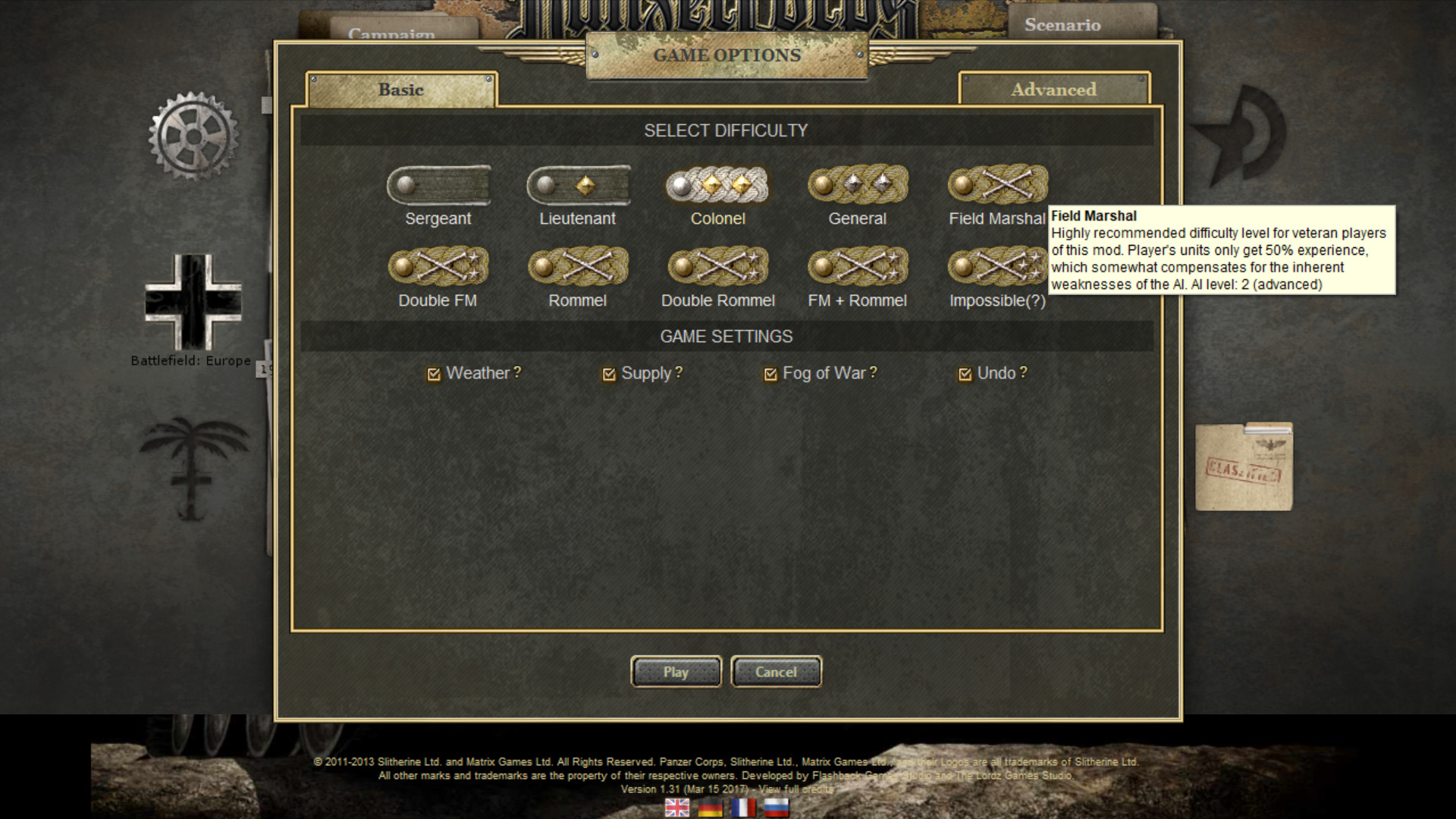Pick the Colonel difficulty
The height and width of the screenshot is (819, 1456).
(717, 187)
